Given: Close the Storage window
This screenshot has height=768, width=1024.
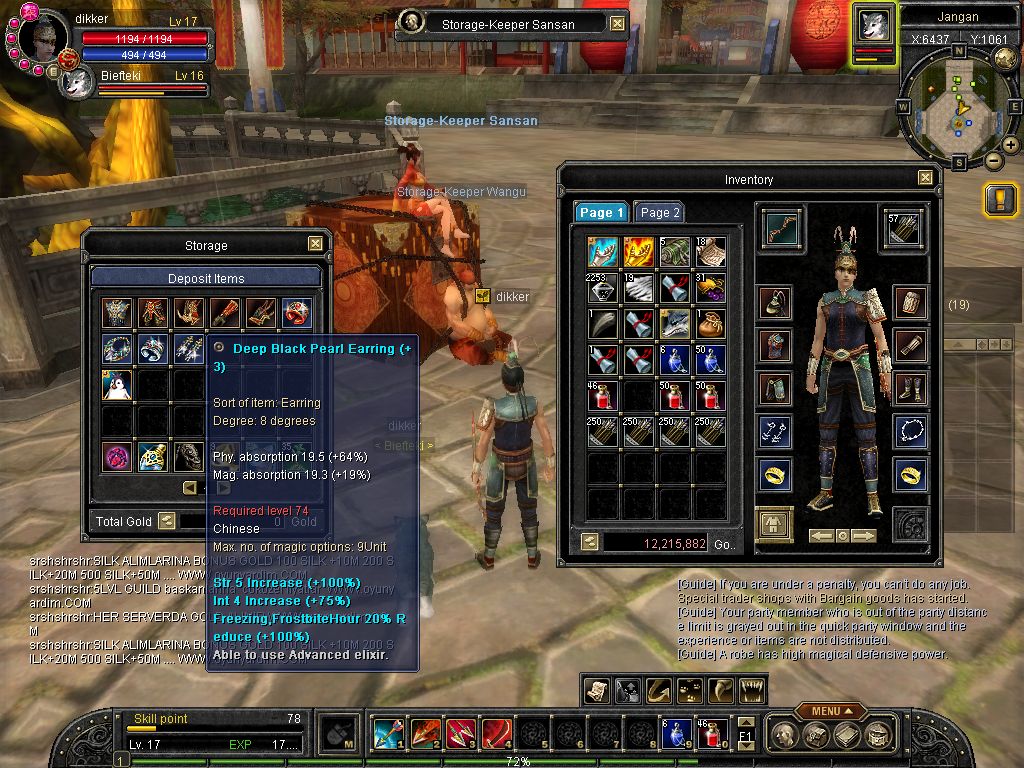Looking at the screenshot, I should point(315,243).
